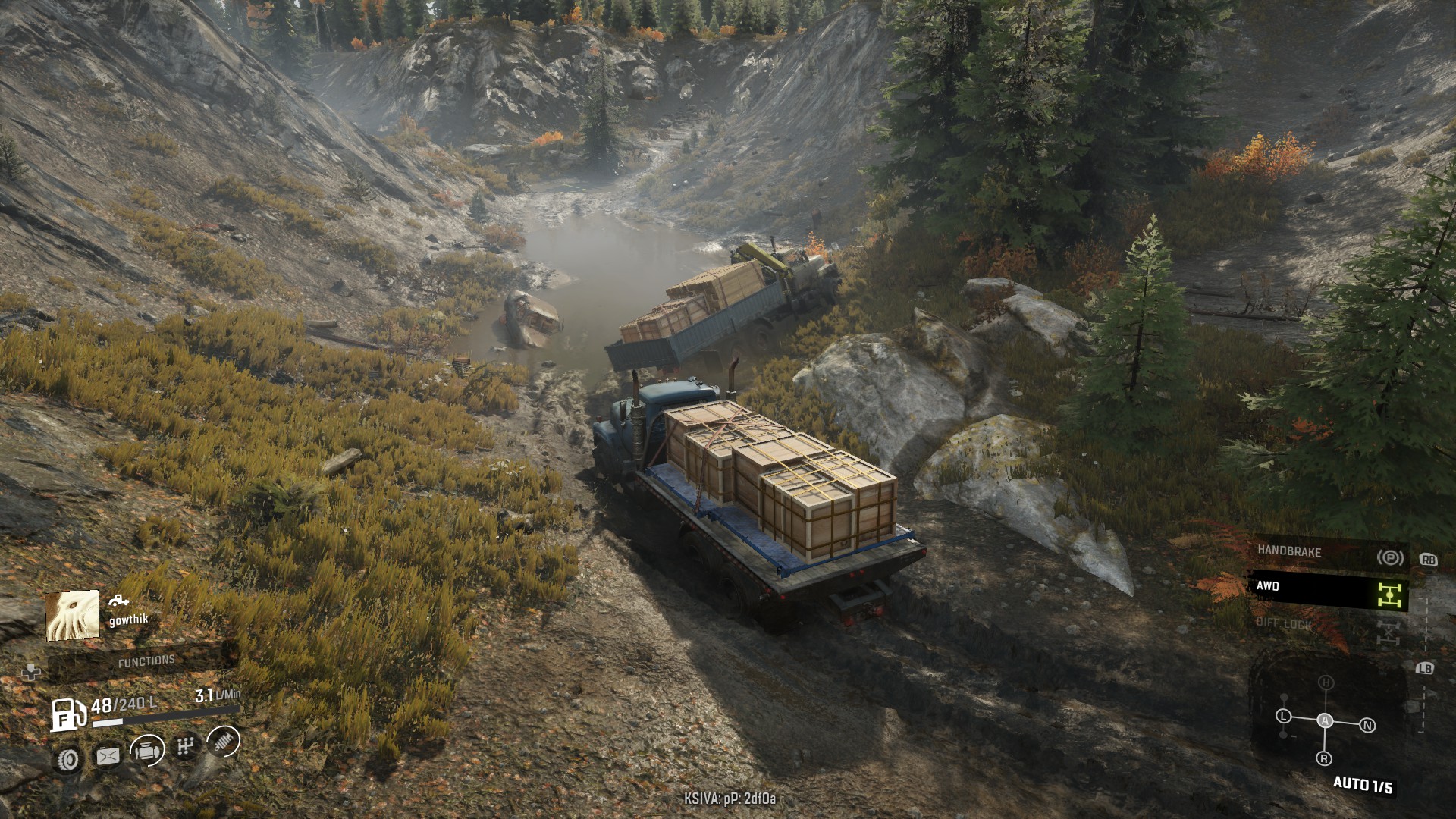
Task: Click the fuel tank damage icon
Action: tap(108, 755)
